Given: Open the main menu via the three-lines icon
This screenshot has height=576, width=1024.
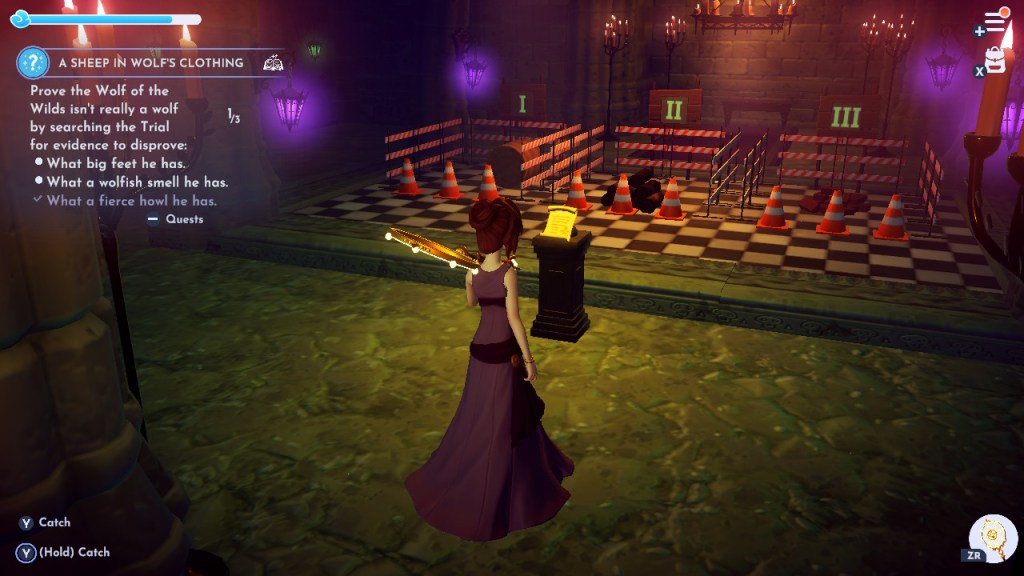Looking at the screenshot, I should [x=994, y=21].
